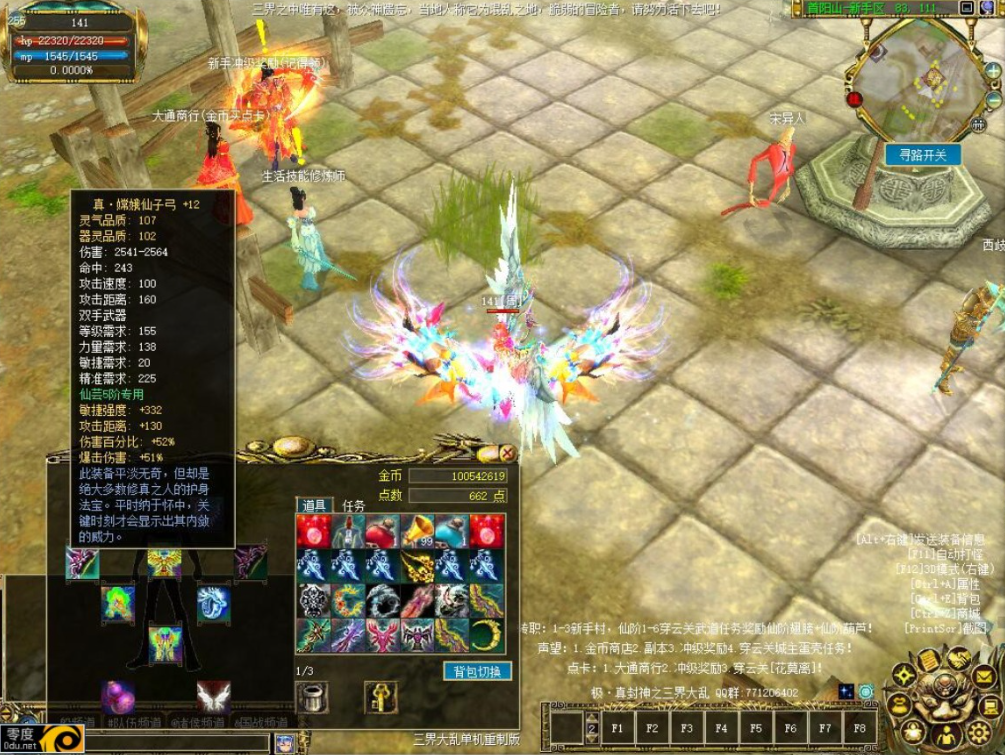This screenshot has width=1005, height=755.
Task: Click the 背包切换 bag switch button
Action: pyautogui.click(x=477, y=671)
